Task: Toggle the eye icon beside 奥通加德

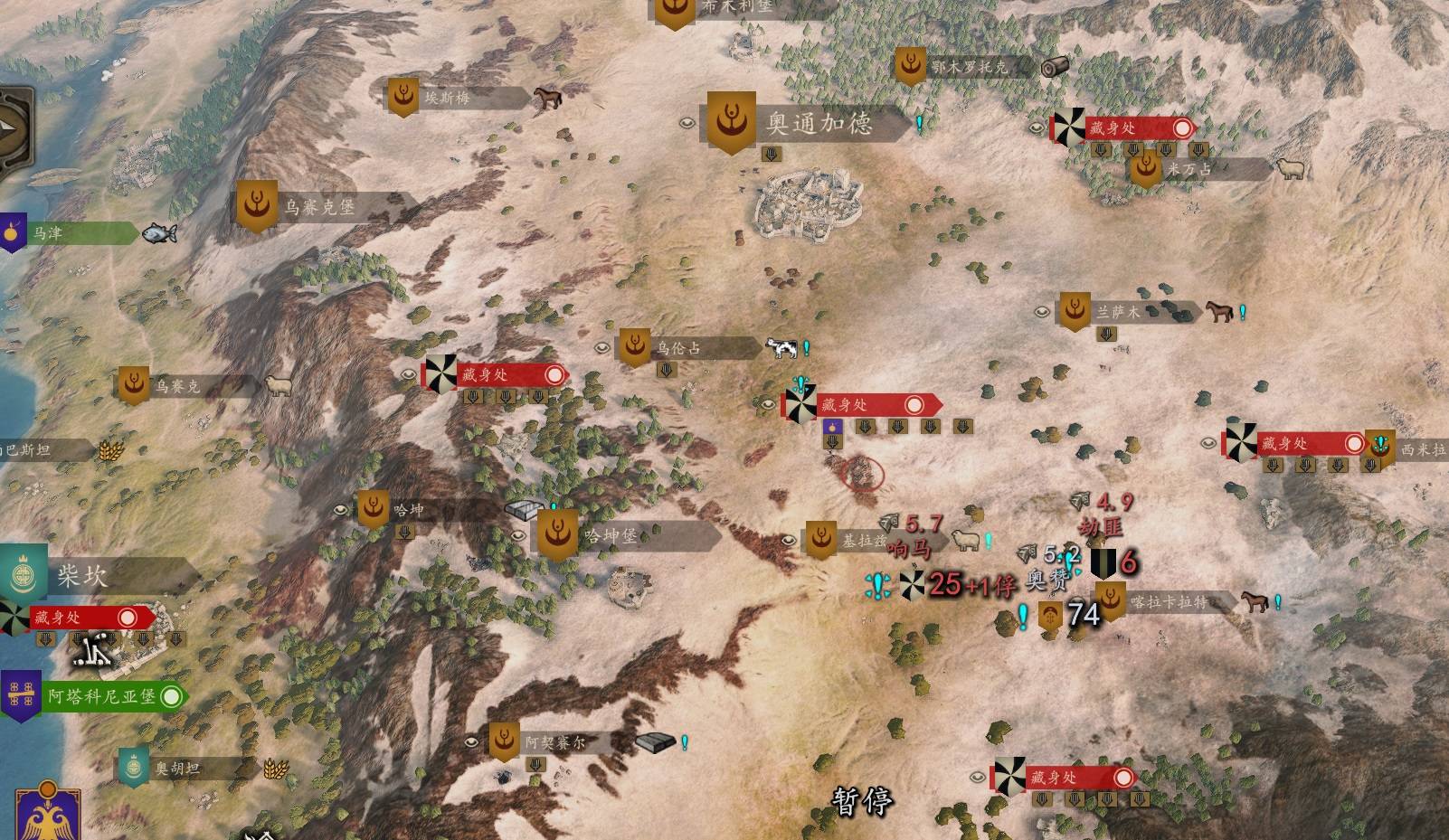Action: click(687, 123)
